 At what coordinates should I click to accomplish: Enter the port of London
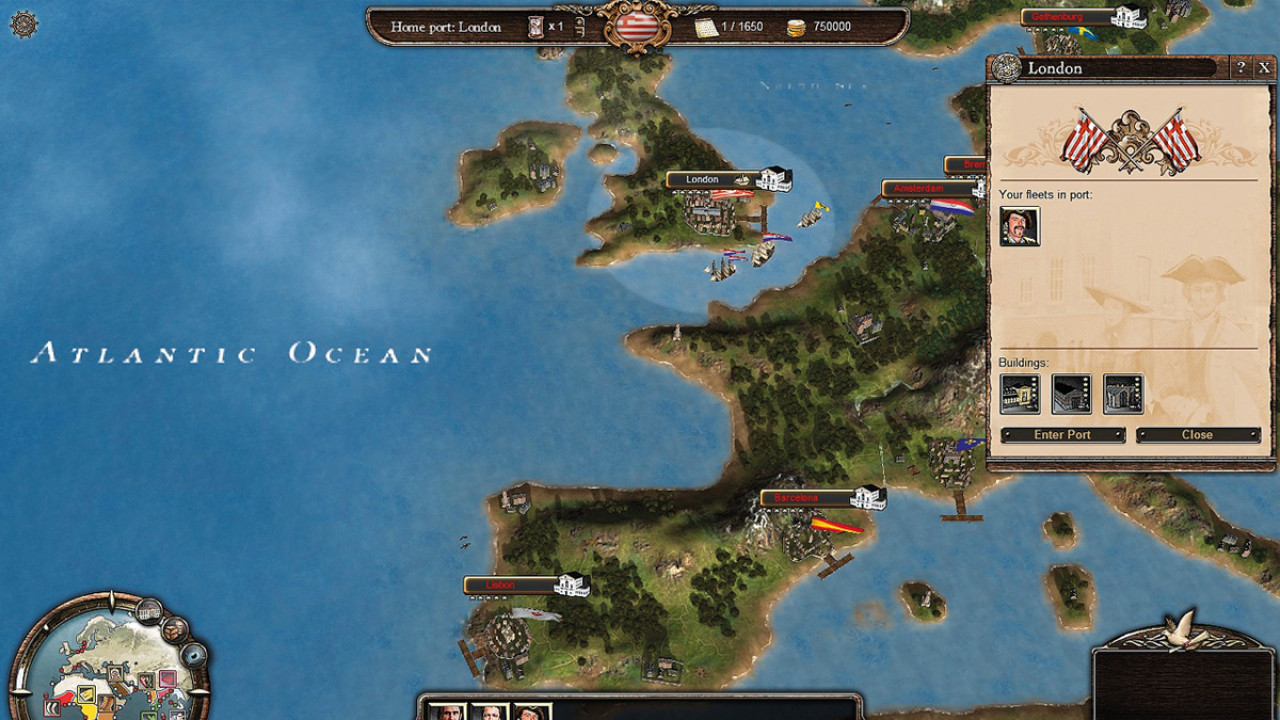pos(1062,435)
